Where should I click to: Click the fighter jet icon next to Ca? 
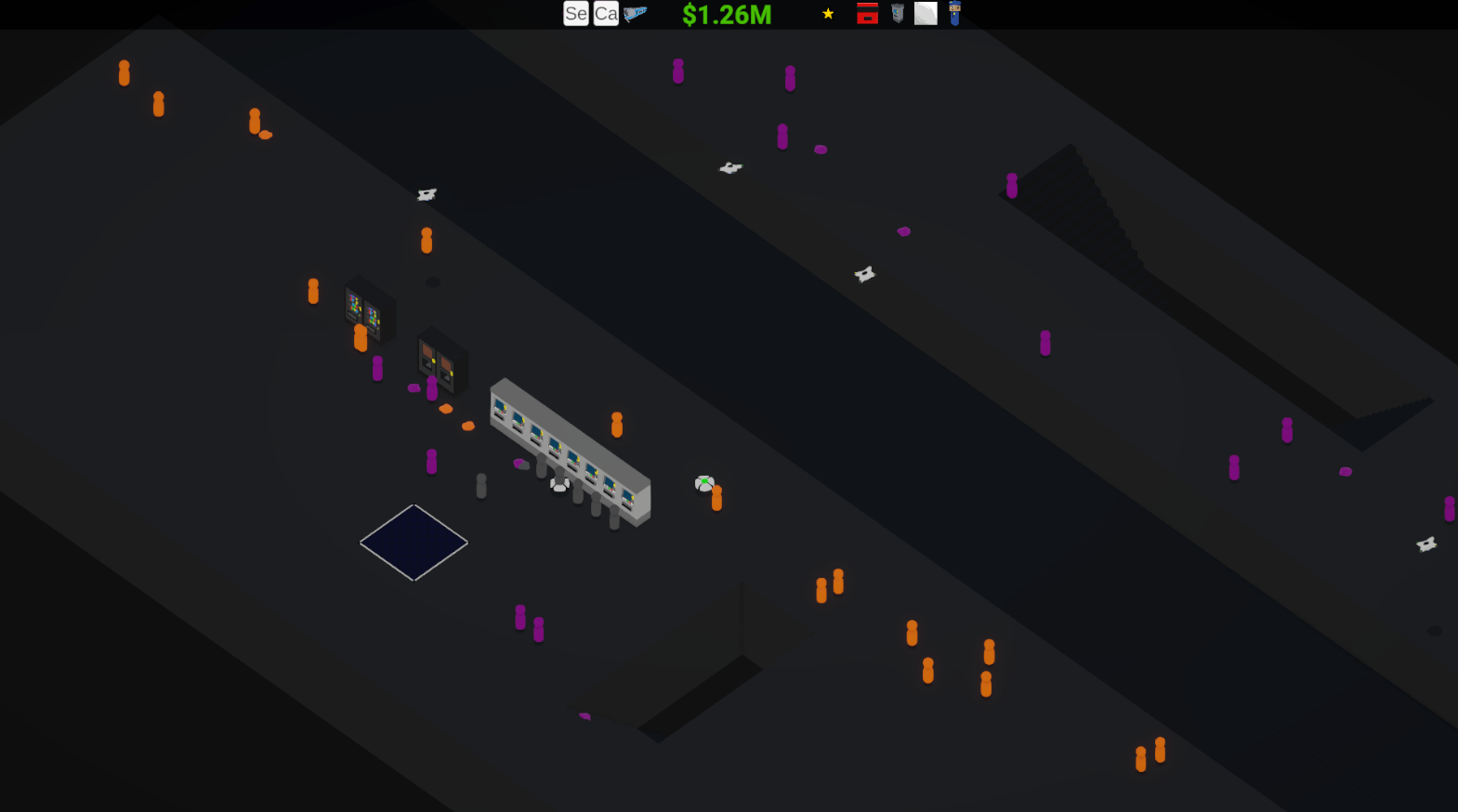(637, 13)
